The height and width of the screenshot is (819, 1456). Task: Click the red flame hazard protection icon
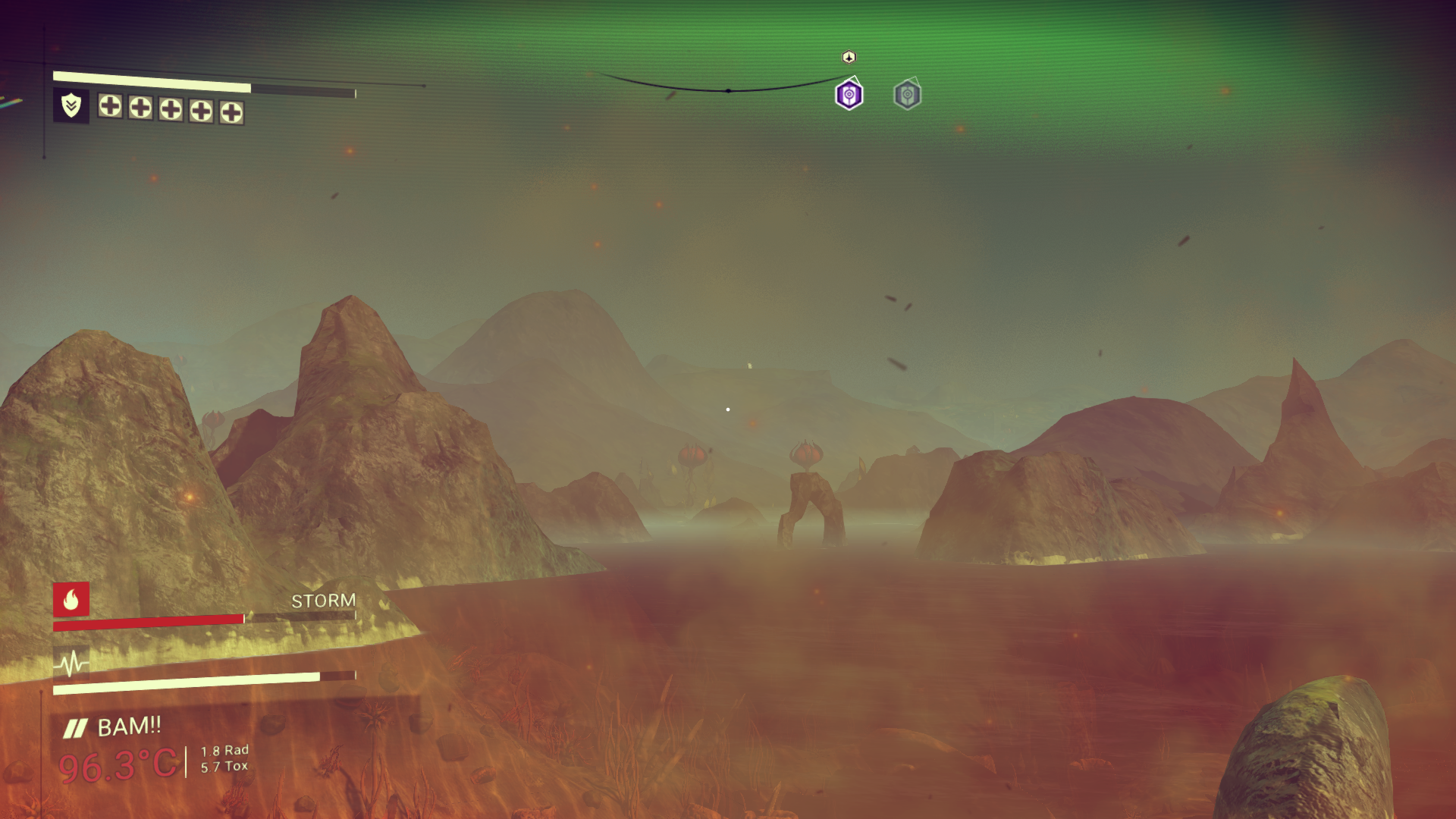(71, 600)
